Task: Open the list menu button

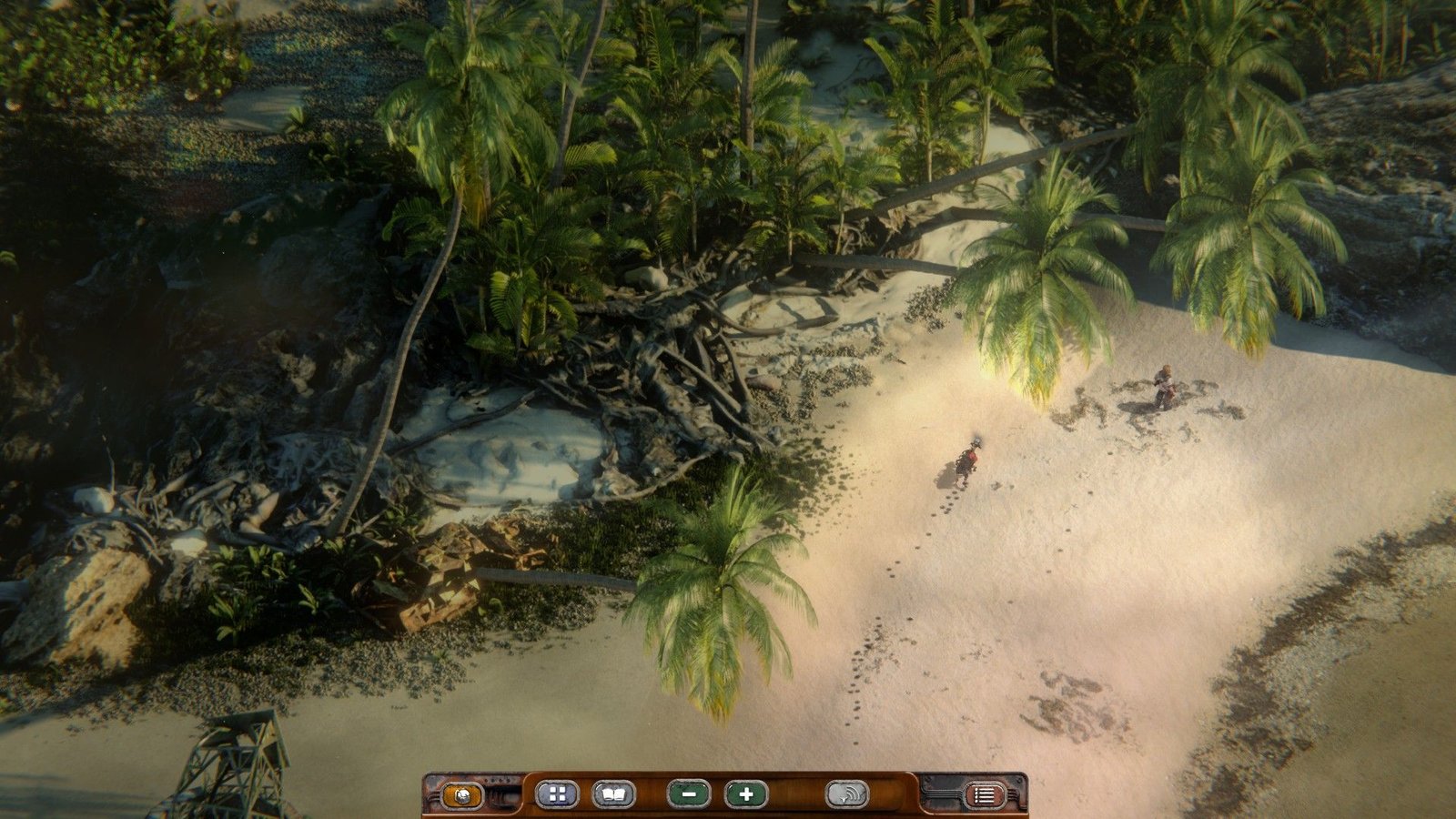Action: [985, 795]
